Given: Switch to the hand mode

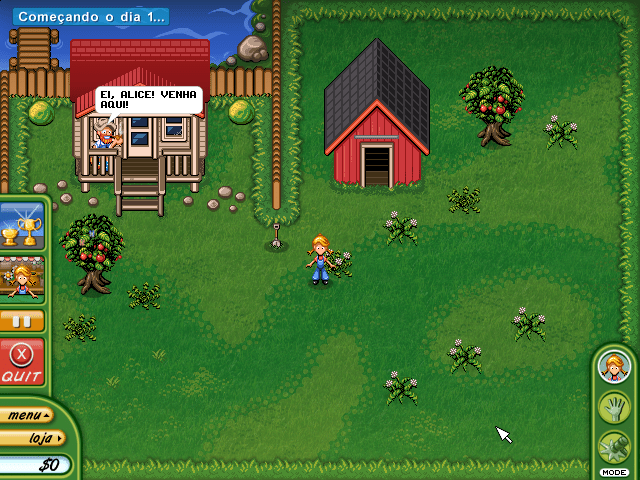Looking at the screenshot, I should pos(613,407).
